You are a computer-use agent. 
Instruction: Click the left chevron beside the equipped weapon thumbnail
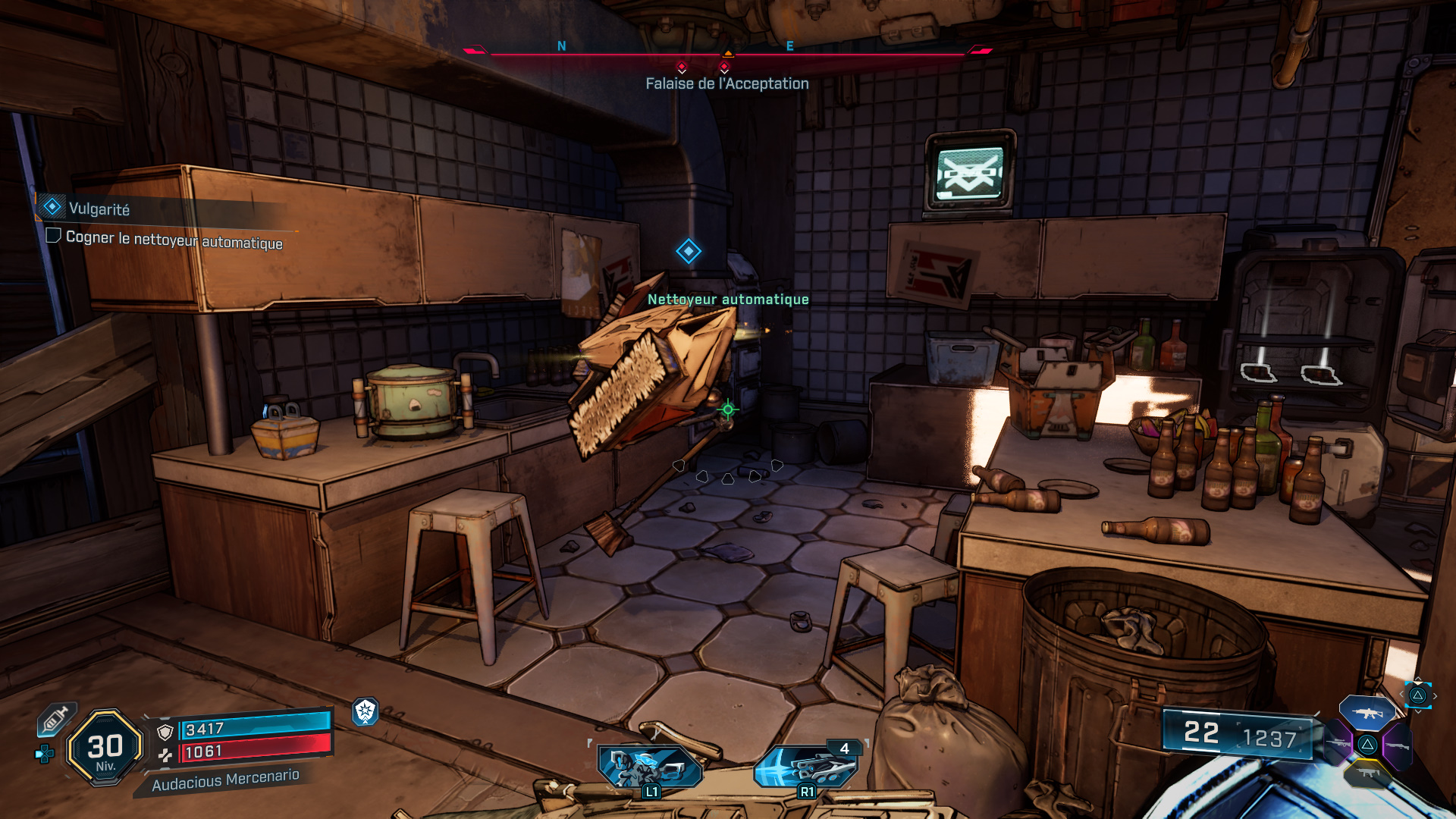(x=1401, y=694)
